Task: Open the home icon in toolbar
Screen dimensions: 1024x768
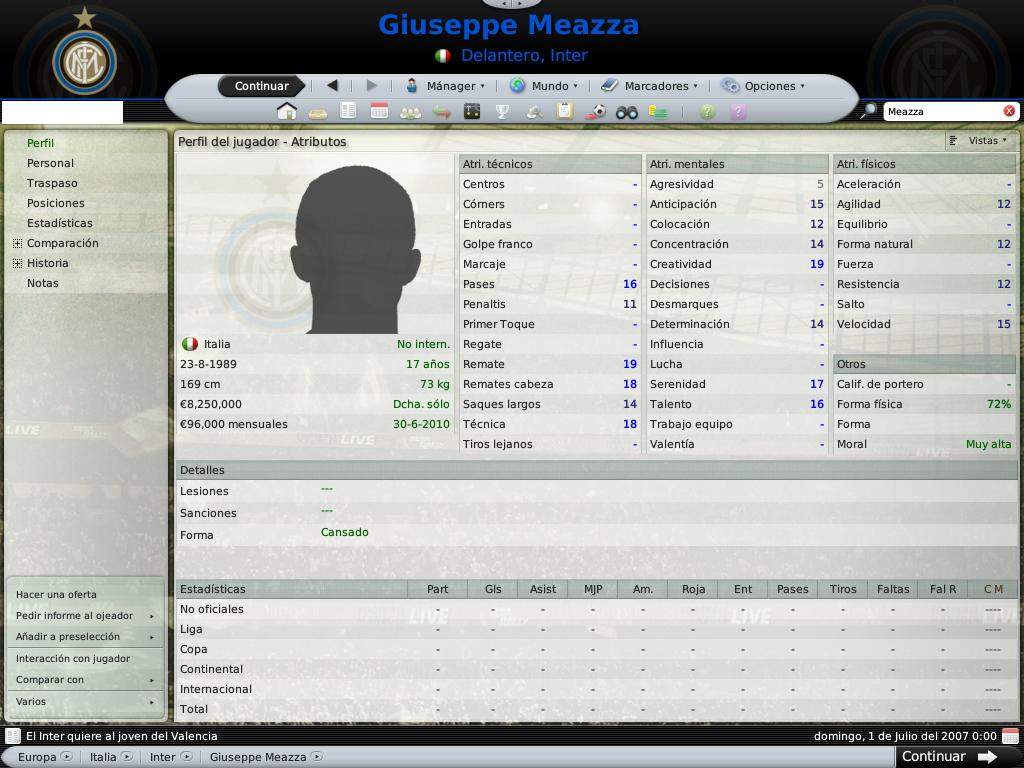Action: (287, 112)
